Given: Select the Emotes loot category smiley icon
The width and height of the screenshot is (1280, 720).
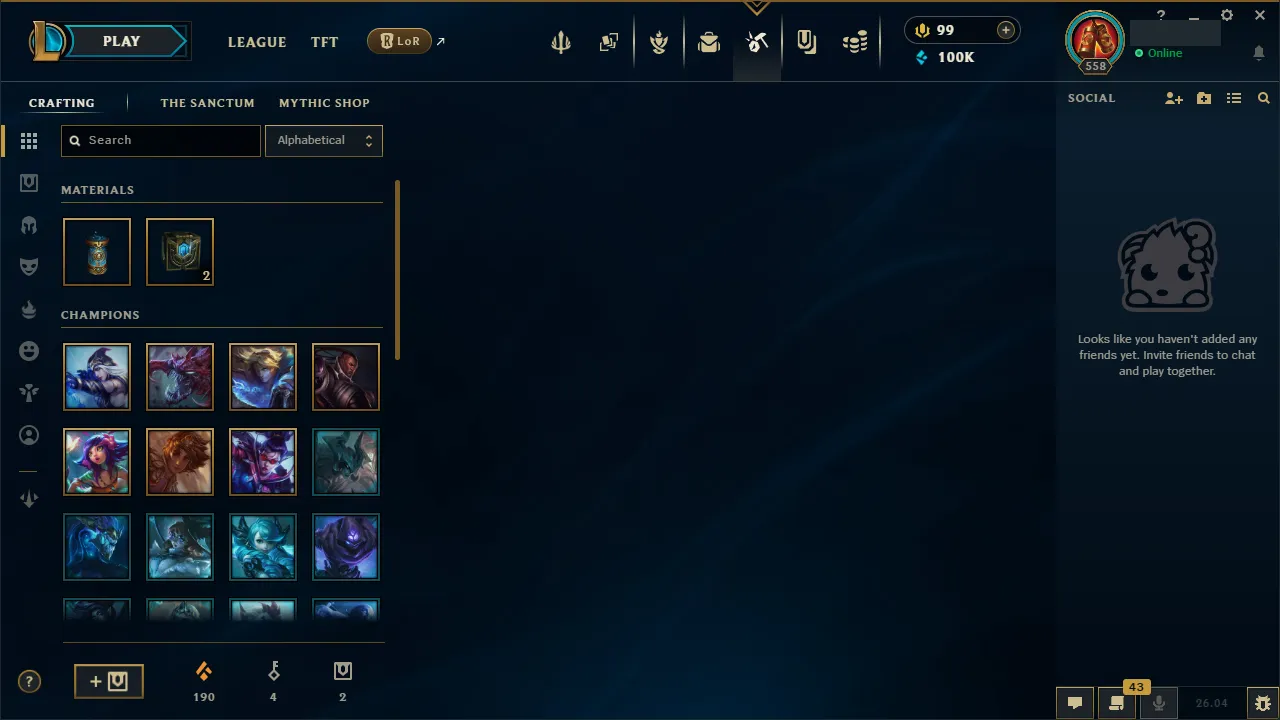Looking at the screenshot, I should pyautogui.click(x=29, y=351).
